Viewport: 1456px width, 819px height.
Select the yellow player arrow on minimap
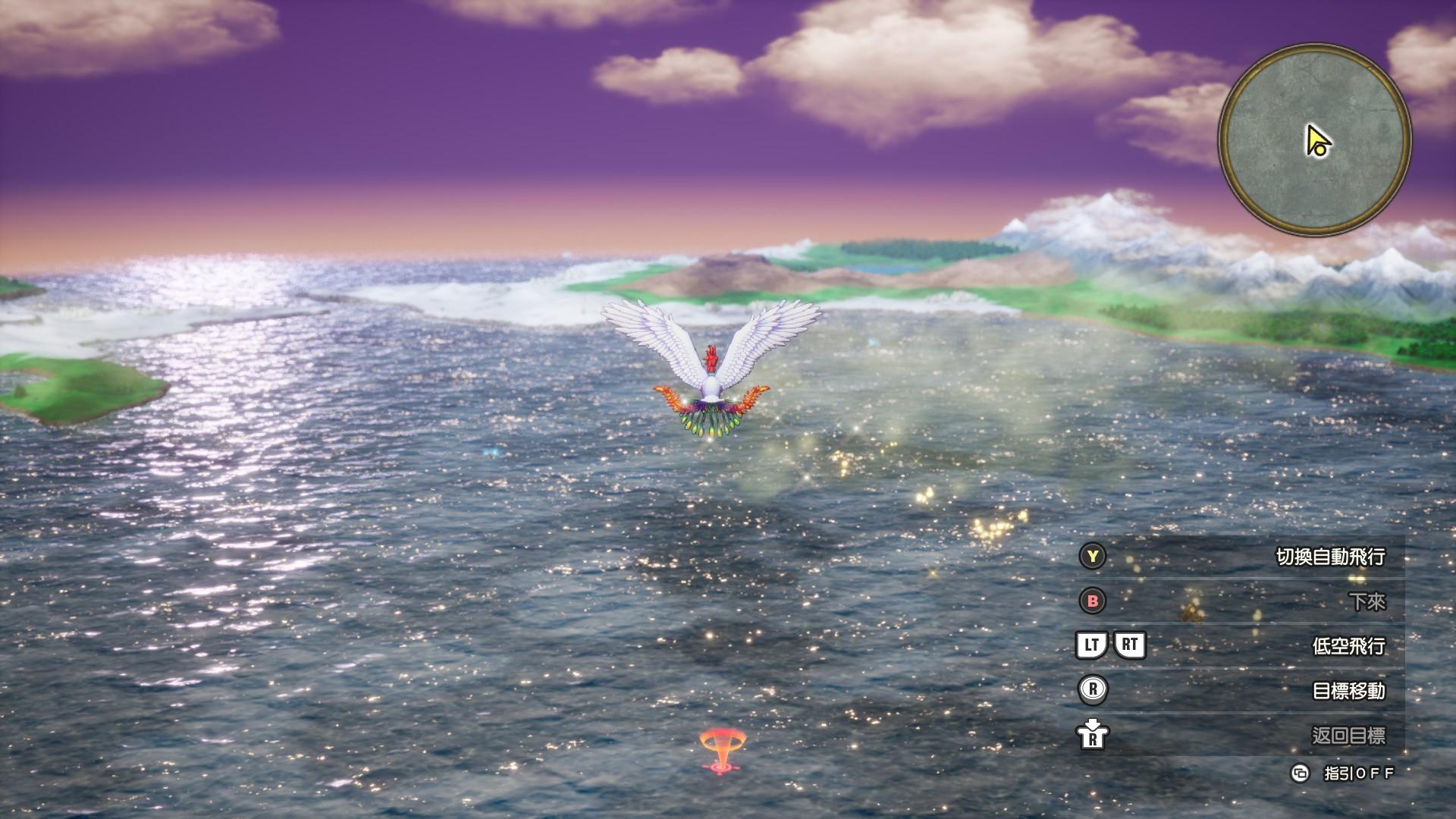click(x=1317, y=141)
